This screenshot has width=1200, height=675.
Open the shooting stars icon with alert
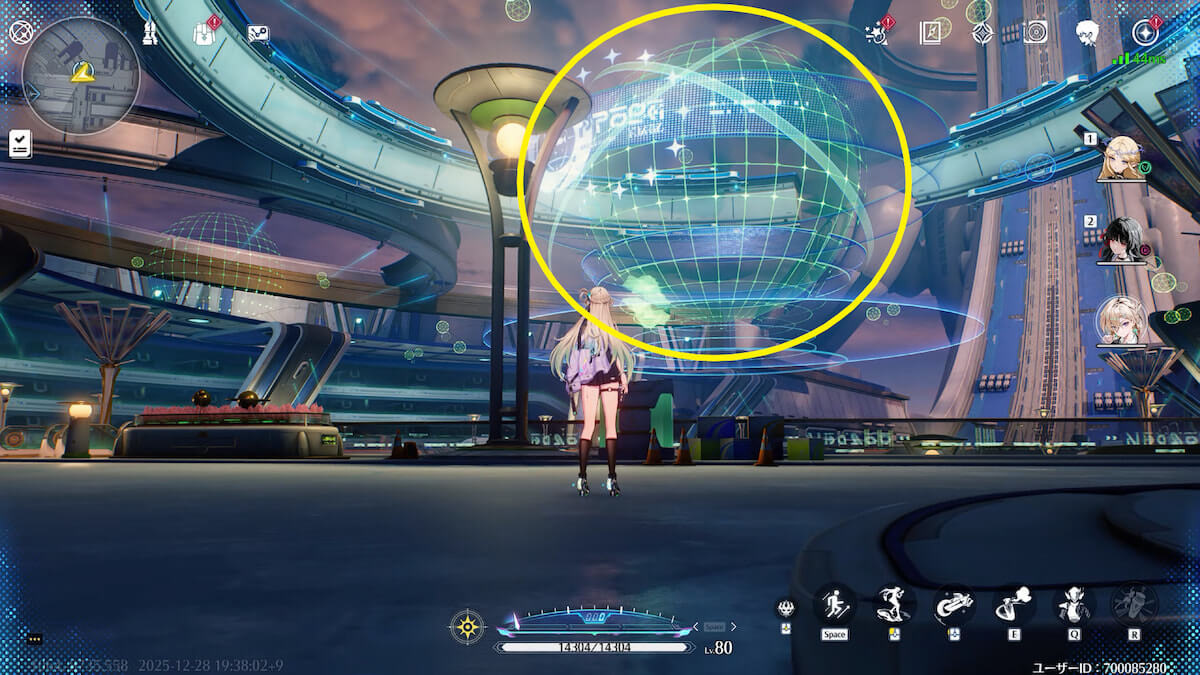coord(876,32)
